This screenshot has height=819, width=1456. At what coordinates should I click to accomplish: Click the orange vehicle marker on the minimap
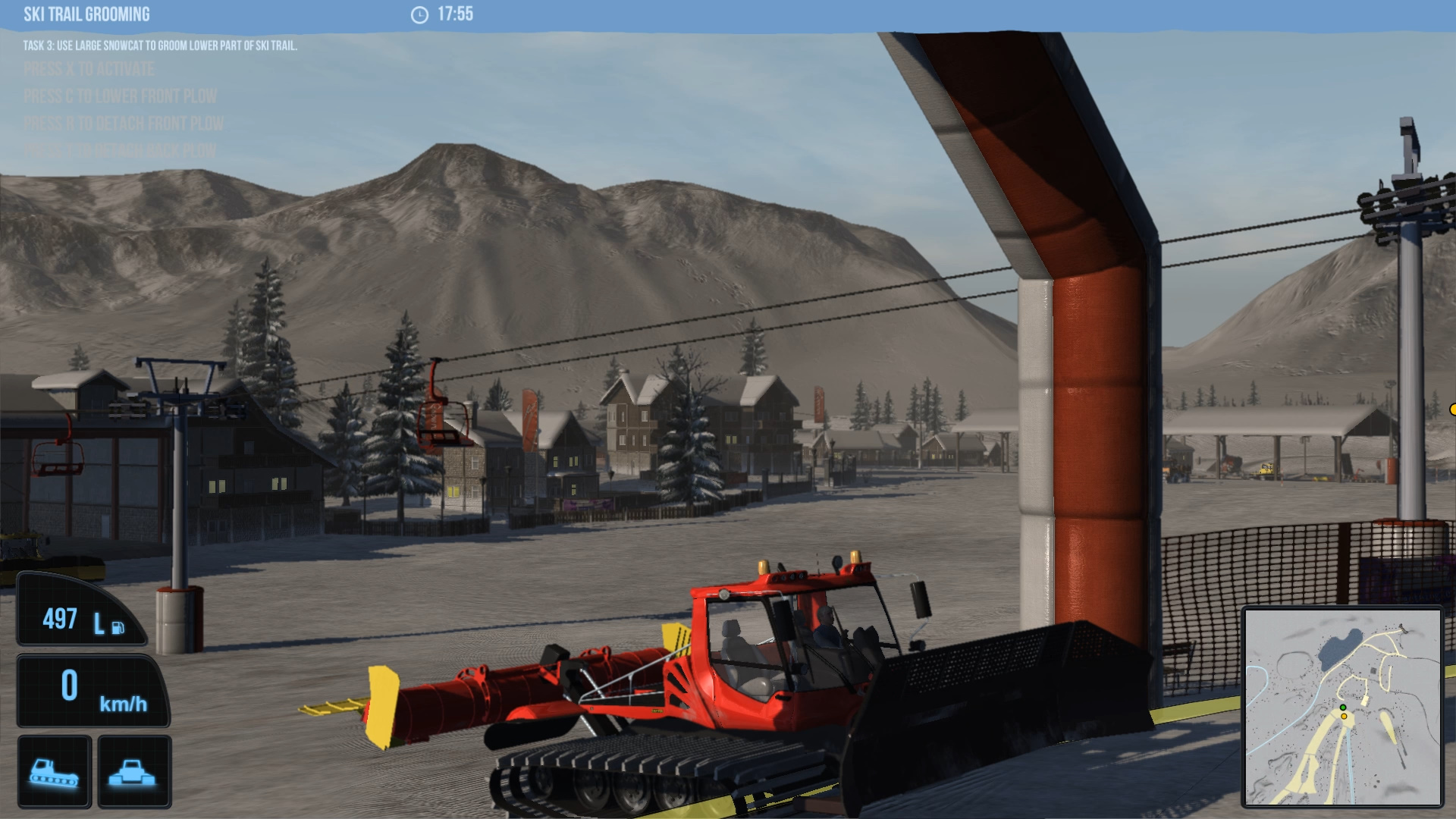coord(1344,717)
